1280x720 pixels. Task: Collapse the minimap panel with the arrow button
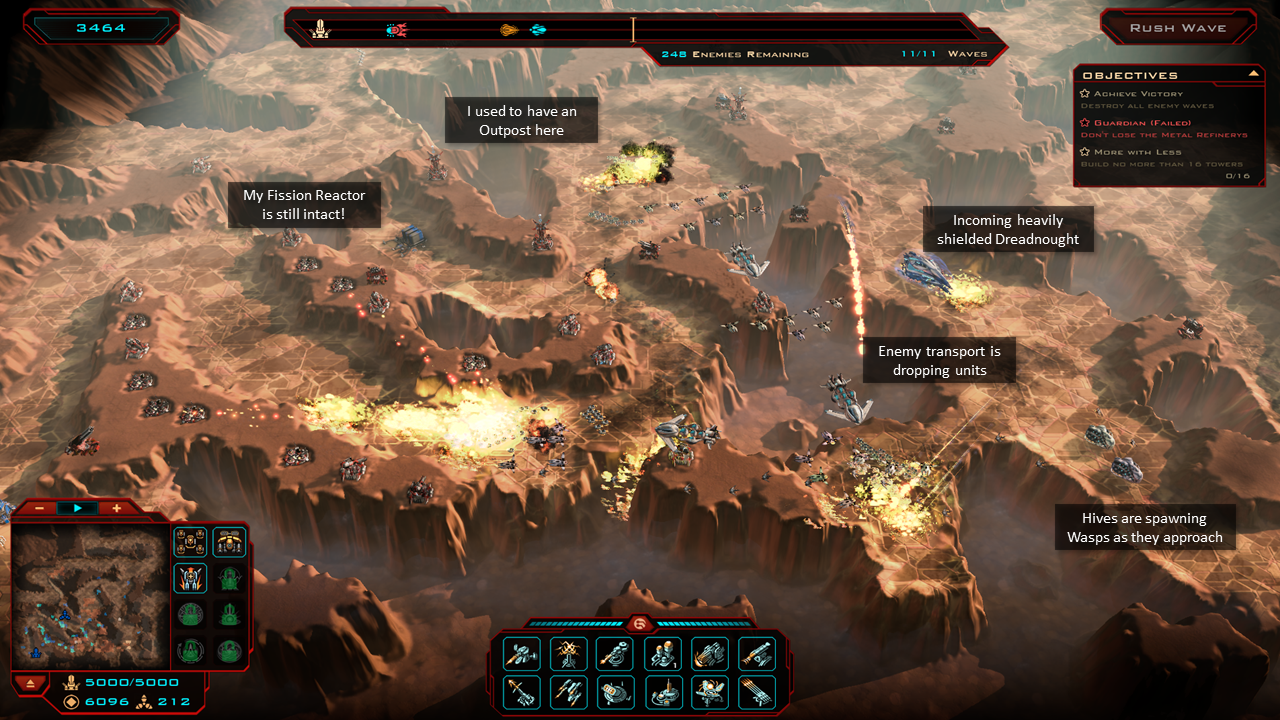31,683
